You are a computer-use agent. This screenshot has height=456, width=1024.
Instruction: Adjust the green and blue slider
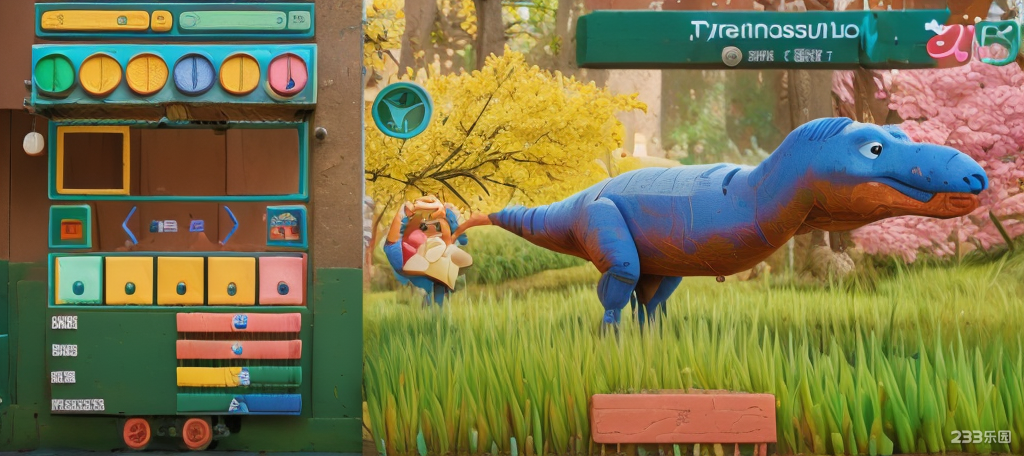(x=238, y=403)
